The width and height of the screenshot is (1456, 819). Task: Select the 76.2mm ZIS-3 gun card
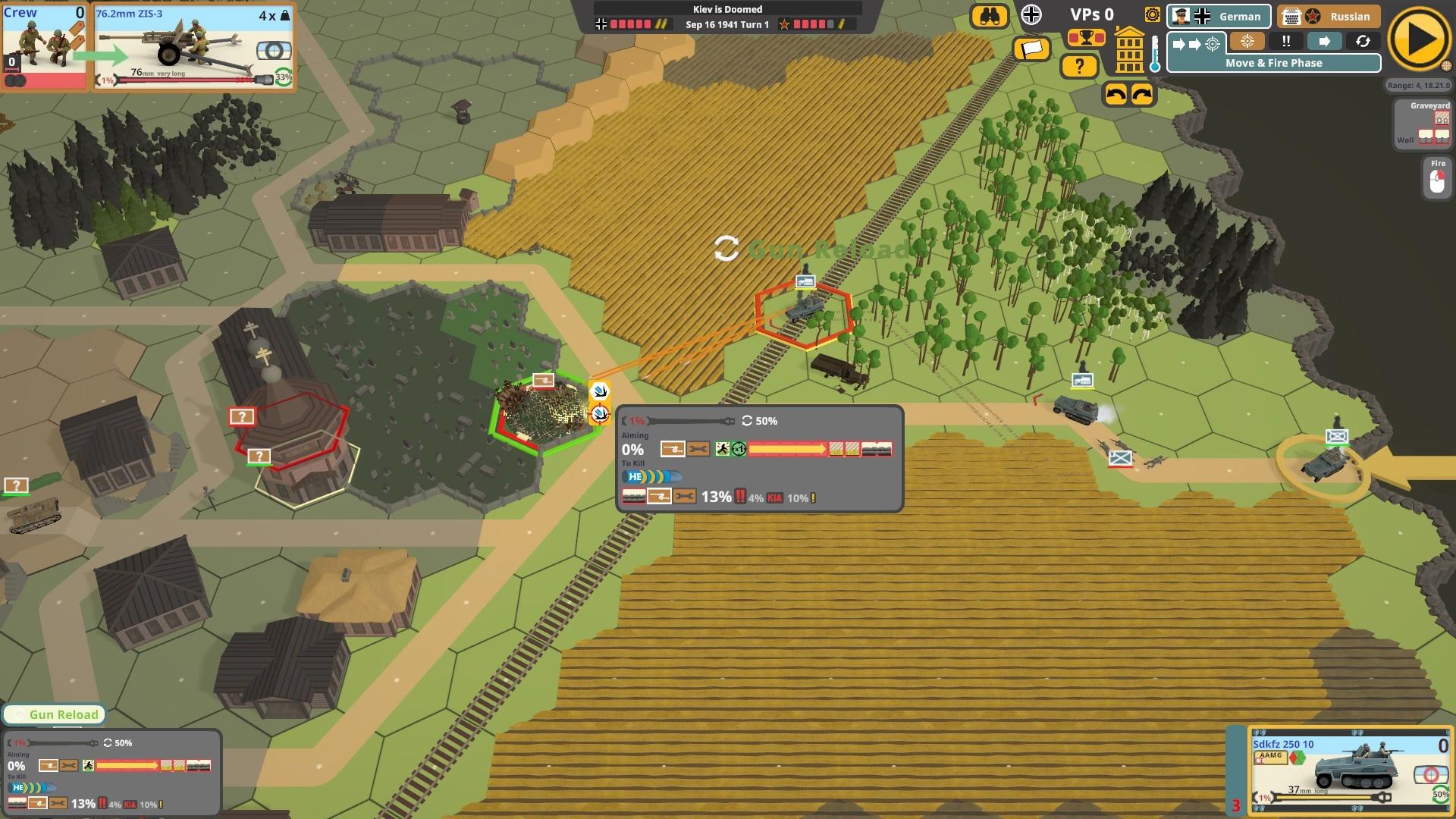coord(193,45)
